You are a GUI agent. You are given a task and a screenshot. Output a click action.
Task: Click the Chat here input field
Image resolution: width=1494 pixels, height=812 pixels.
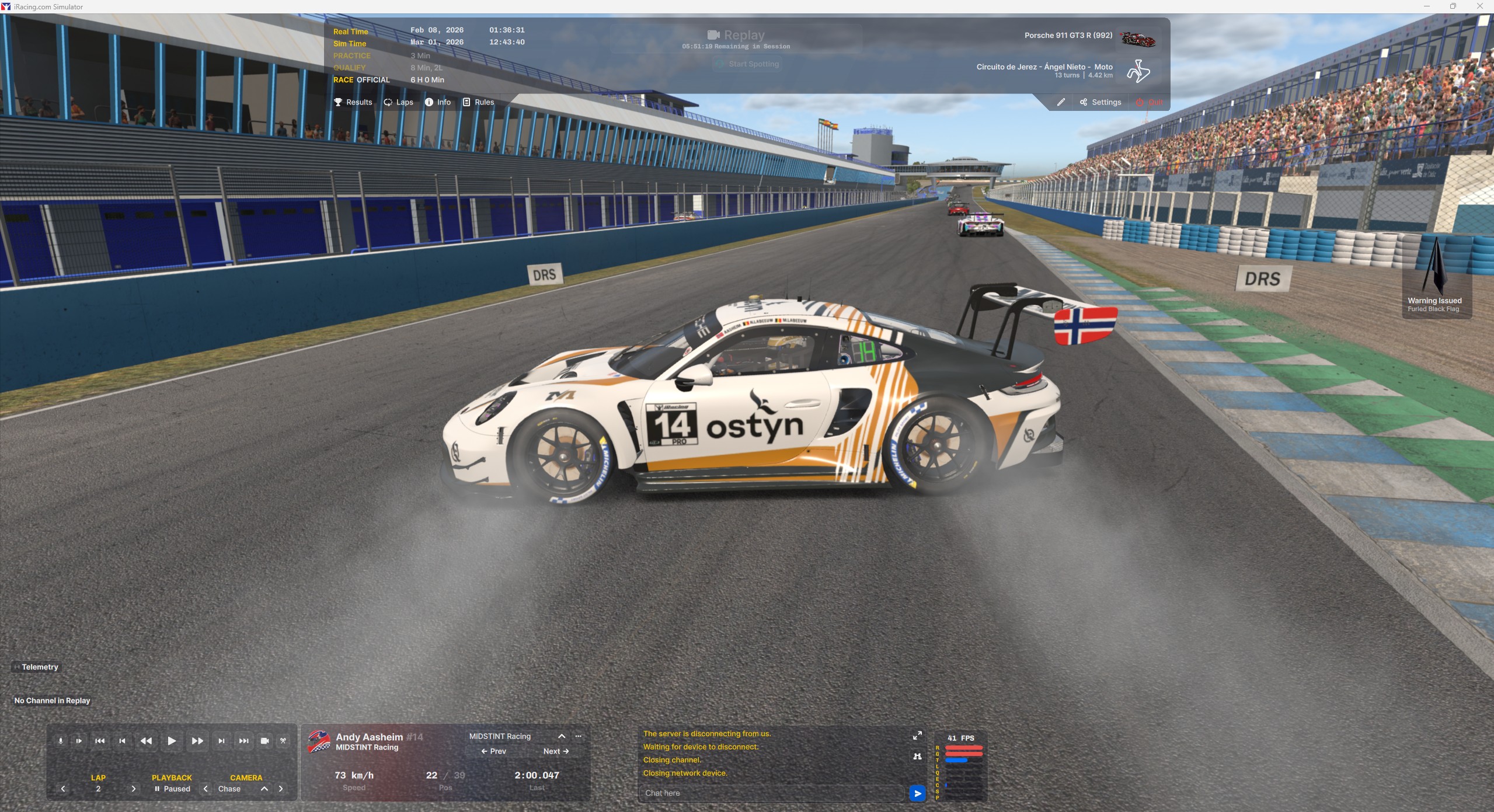771,793
